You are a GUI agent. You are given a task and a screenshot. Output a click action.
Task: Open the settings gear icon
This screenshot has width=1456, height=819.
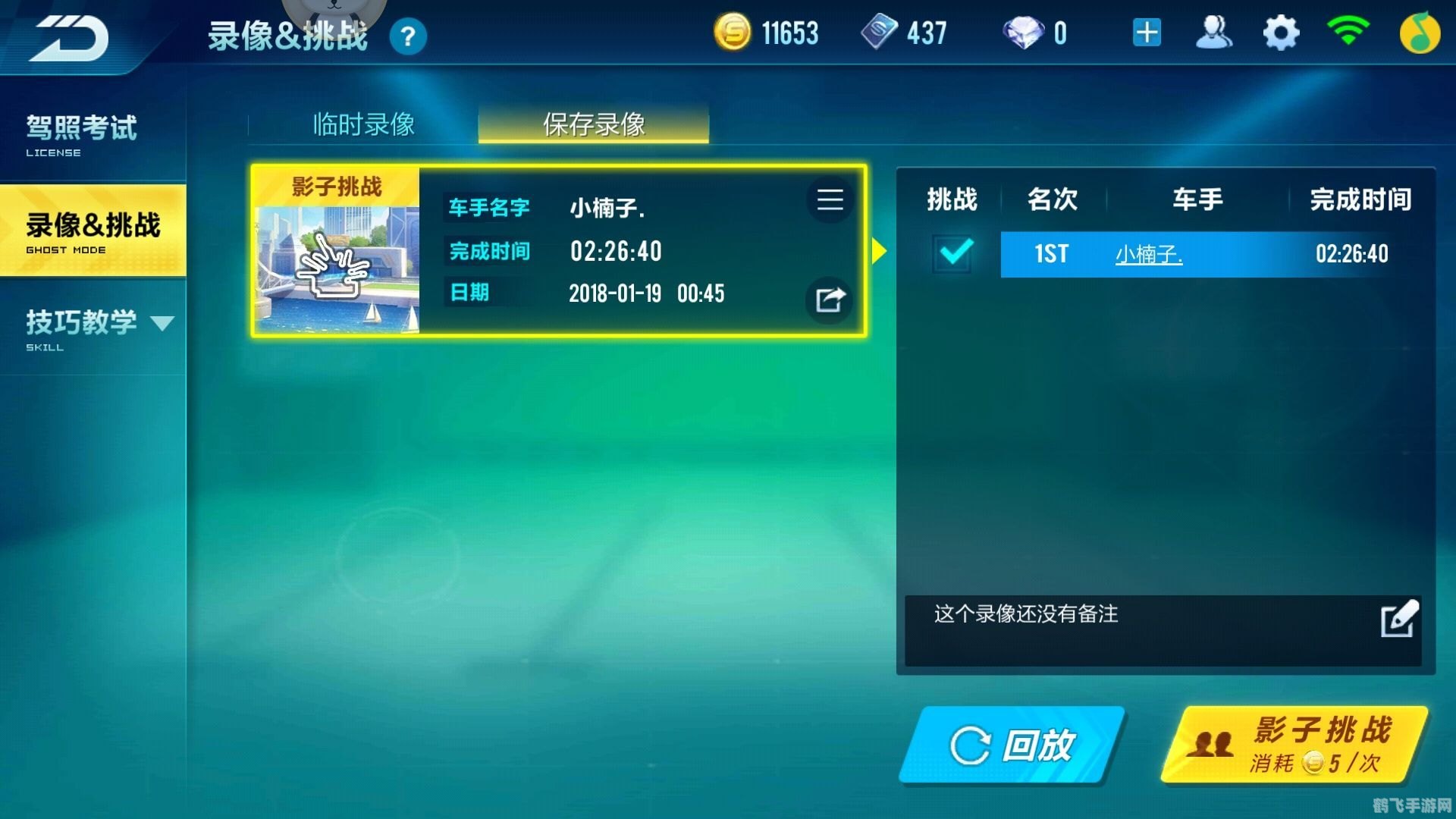click(x=1280, y=32)
